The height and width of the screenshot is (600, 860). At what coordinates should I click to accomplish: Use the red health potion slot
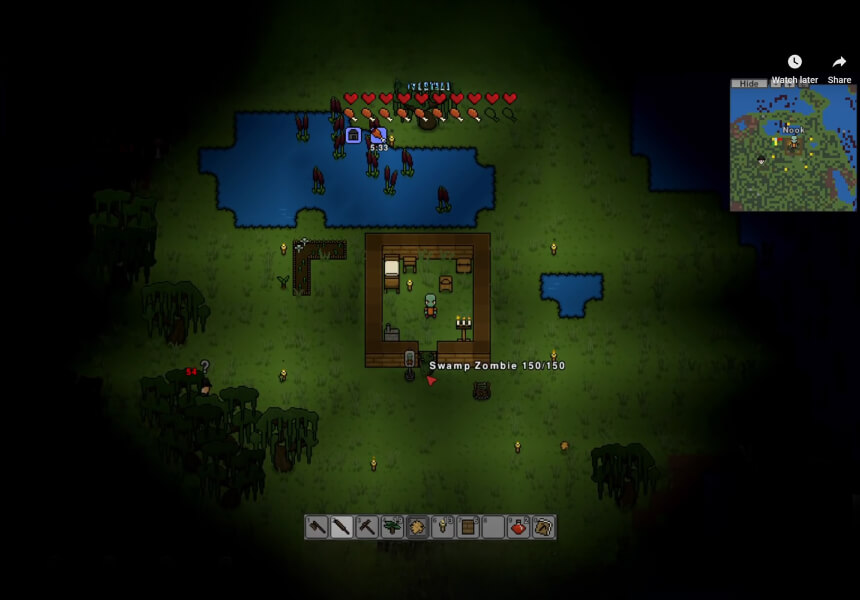coord(518,527)
